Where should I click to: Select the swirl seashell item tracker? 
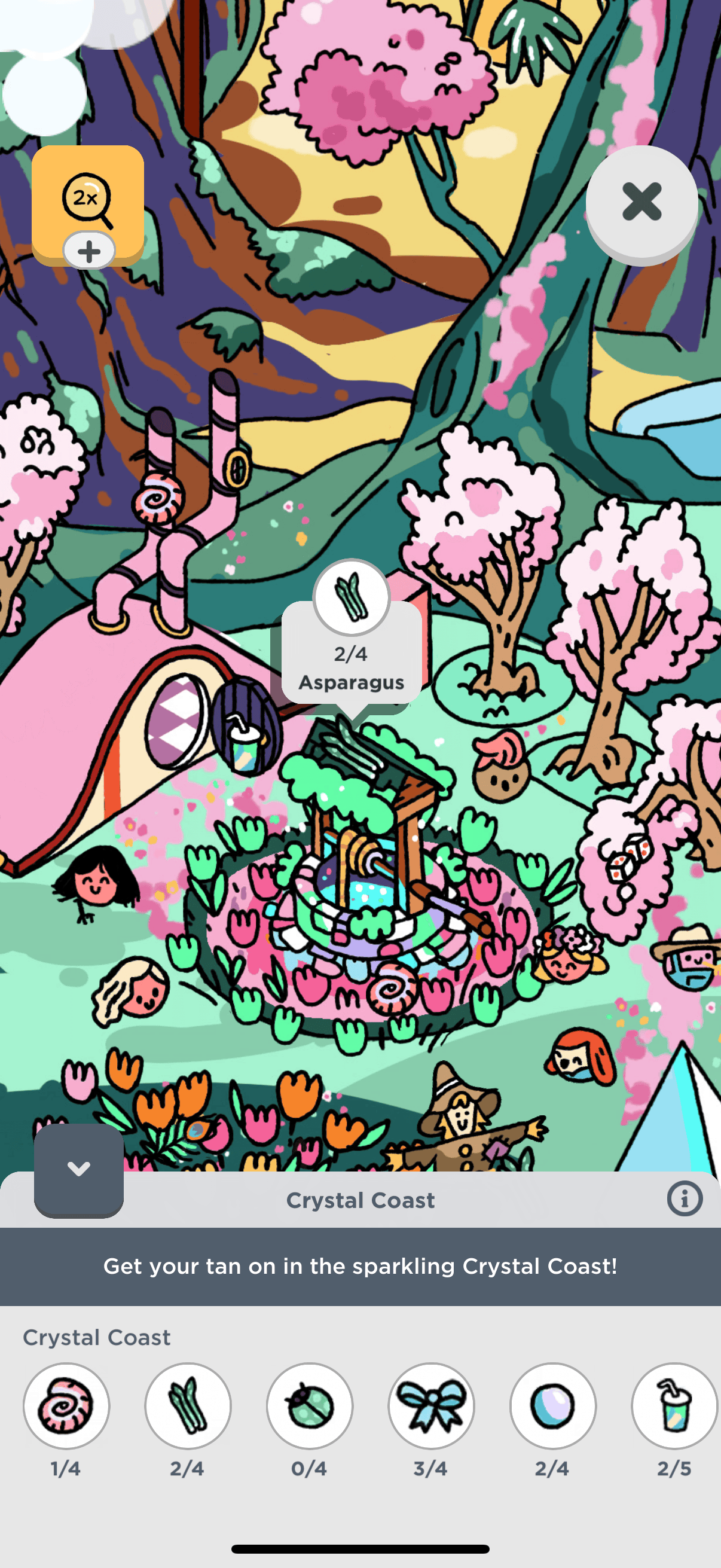coord(66,1406)
